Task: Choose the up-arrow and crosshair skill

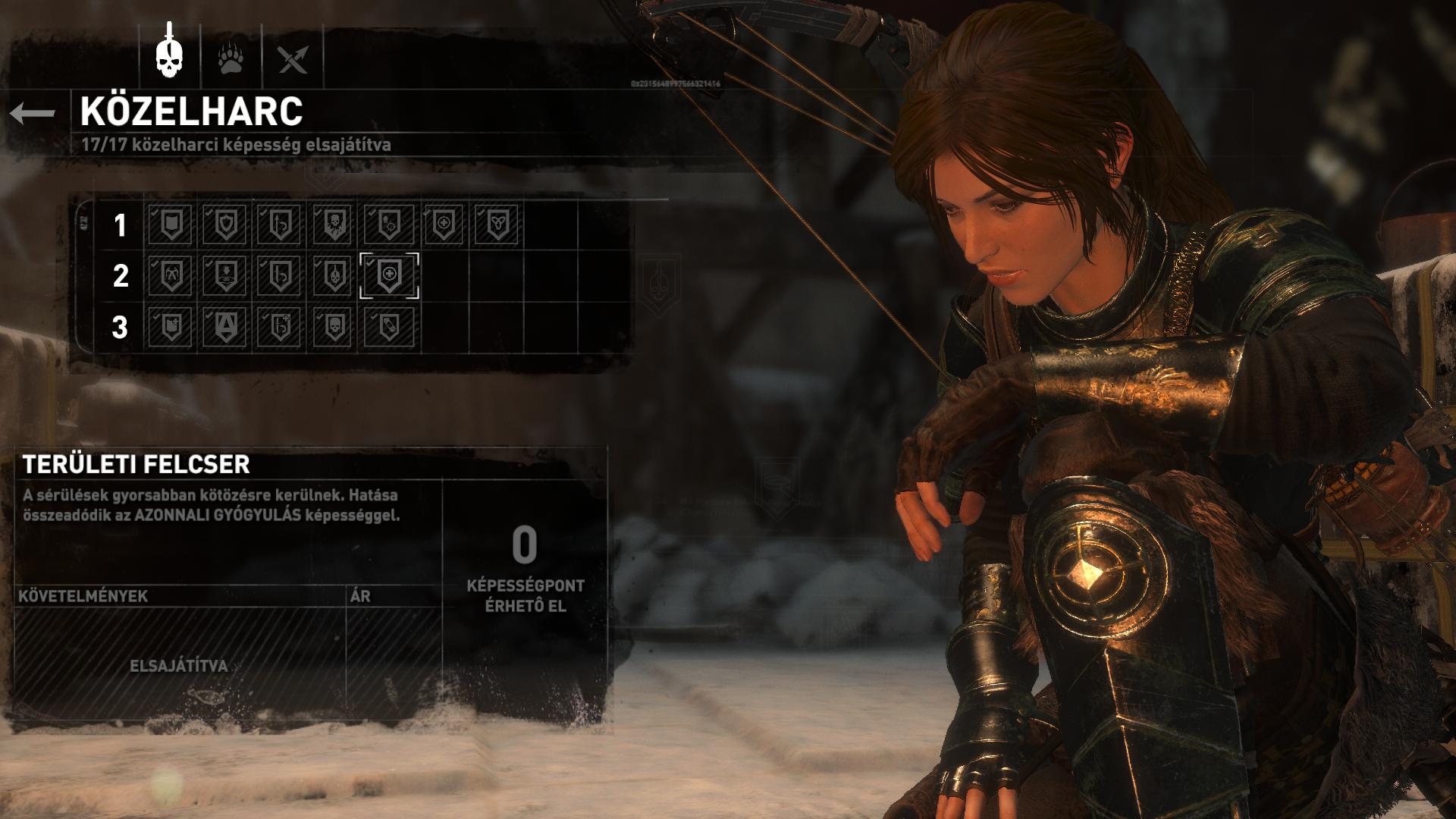Action: coord(389,224)
